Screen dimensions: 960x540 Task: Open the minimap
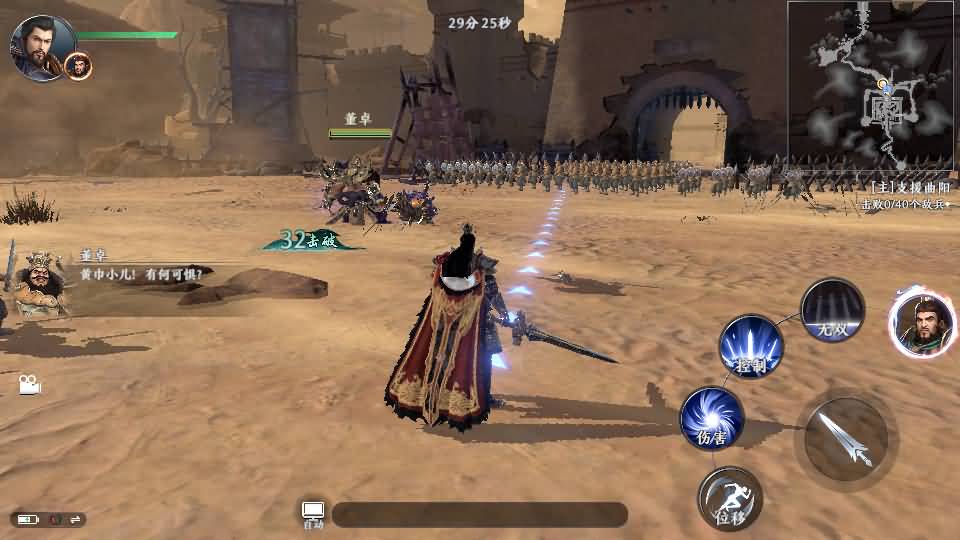[870, 85]
